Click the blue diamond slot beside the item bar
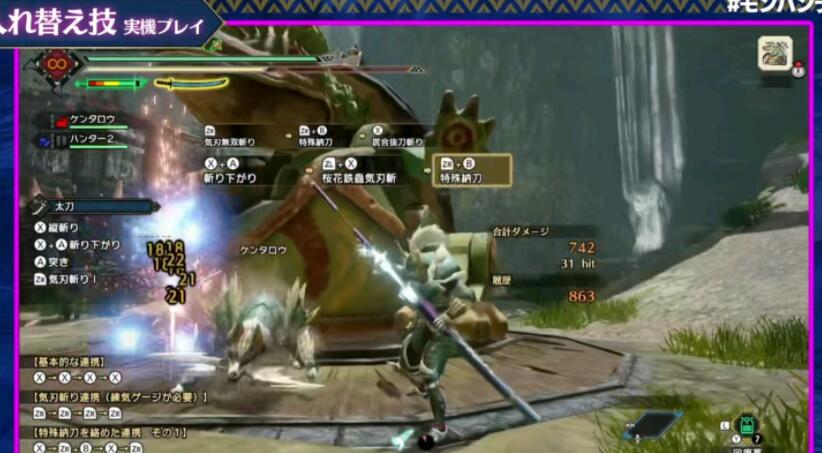This screenshot has width=822, height=453. (652, 424)
